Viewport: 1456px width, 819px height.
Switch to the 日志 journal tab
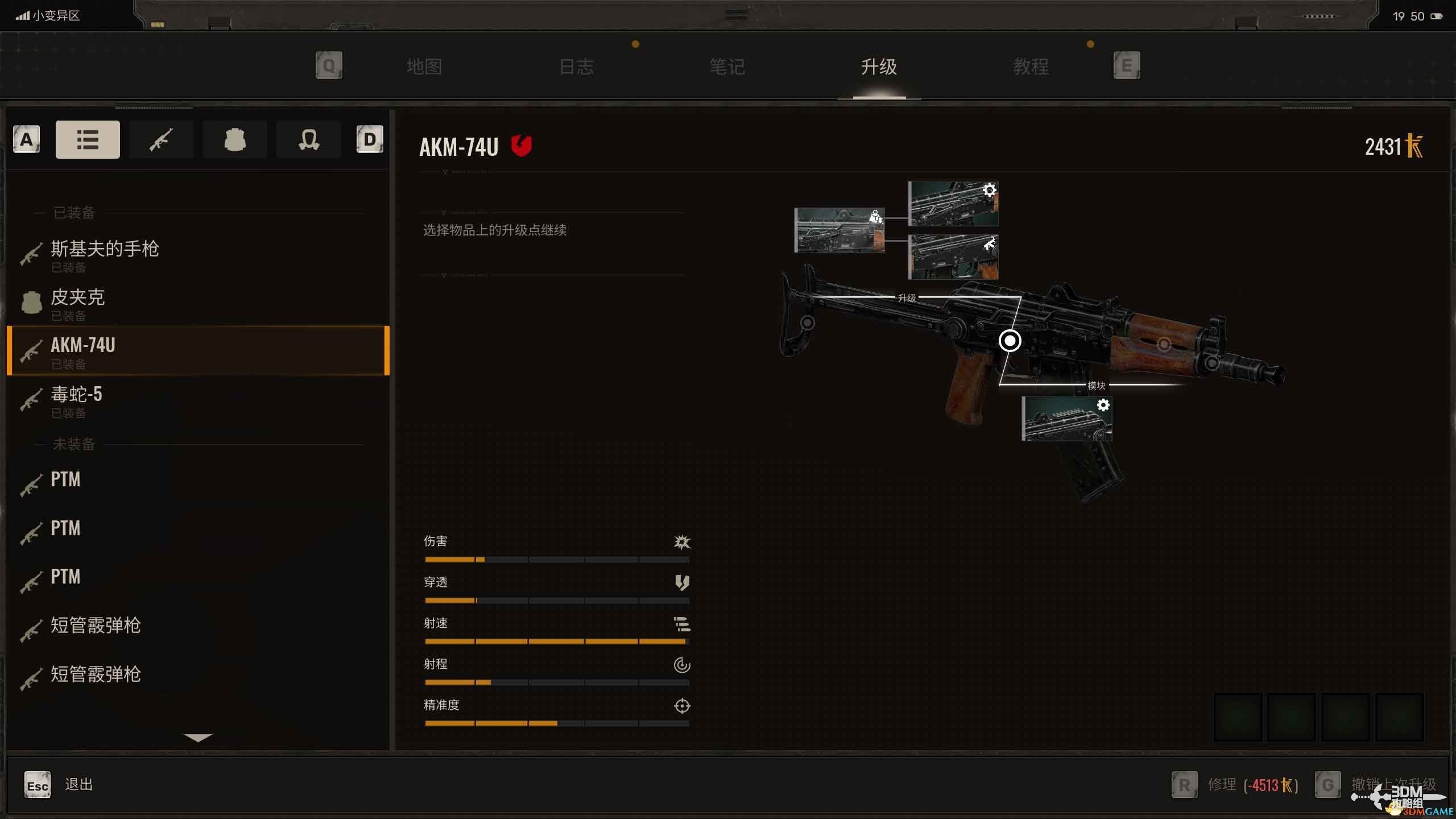tap(576, 67)
